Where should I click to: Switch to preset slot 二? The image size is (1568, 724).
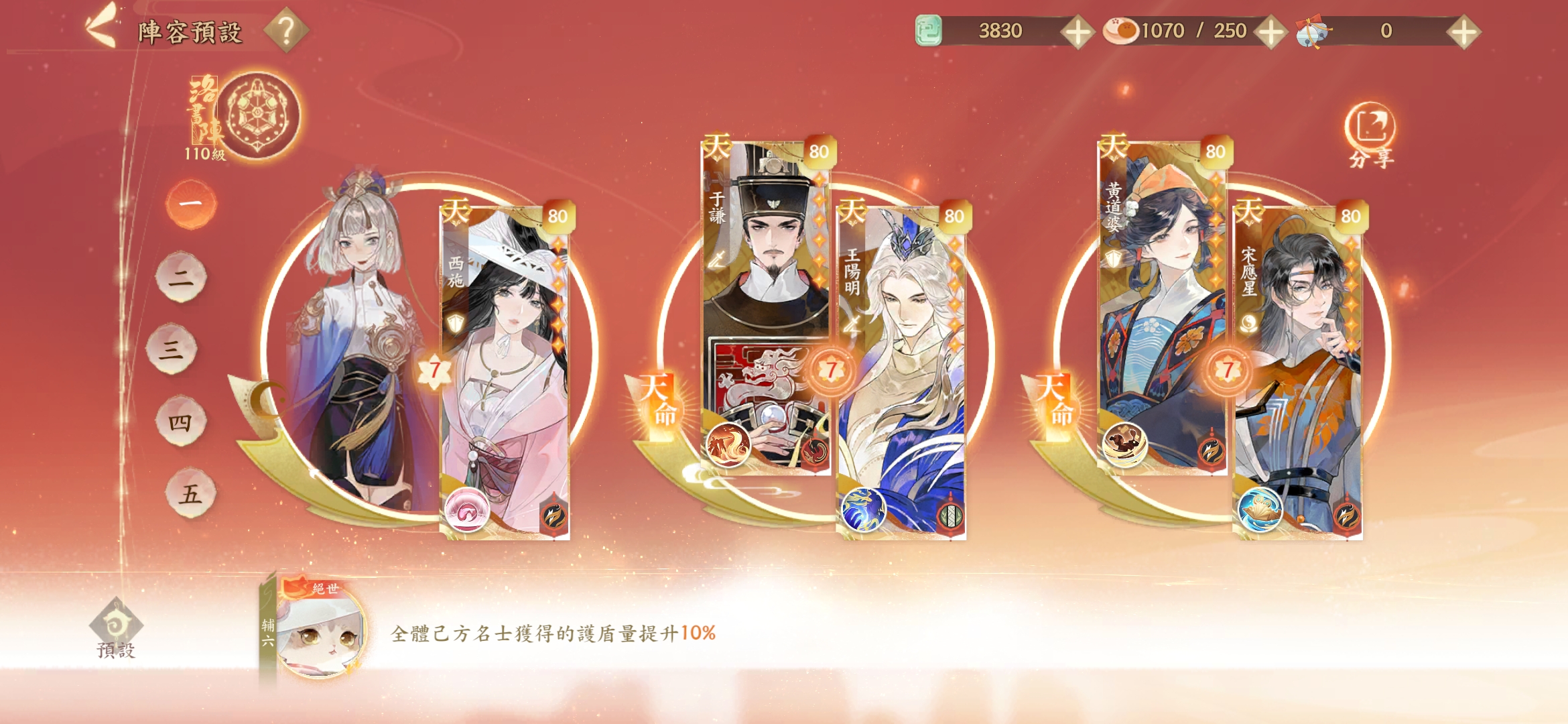pos(181,276)
